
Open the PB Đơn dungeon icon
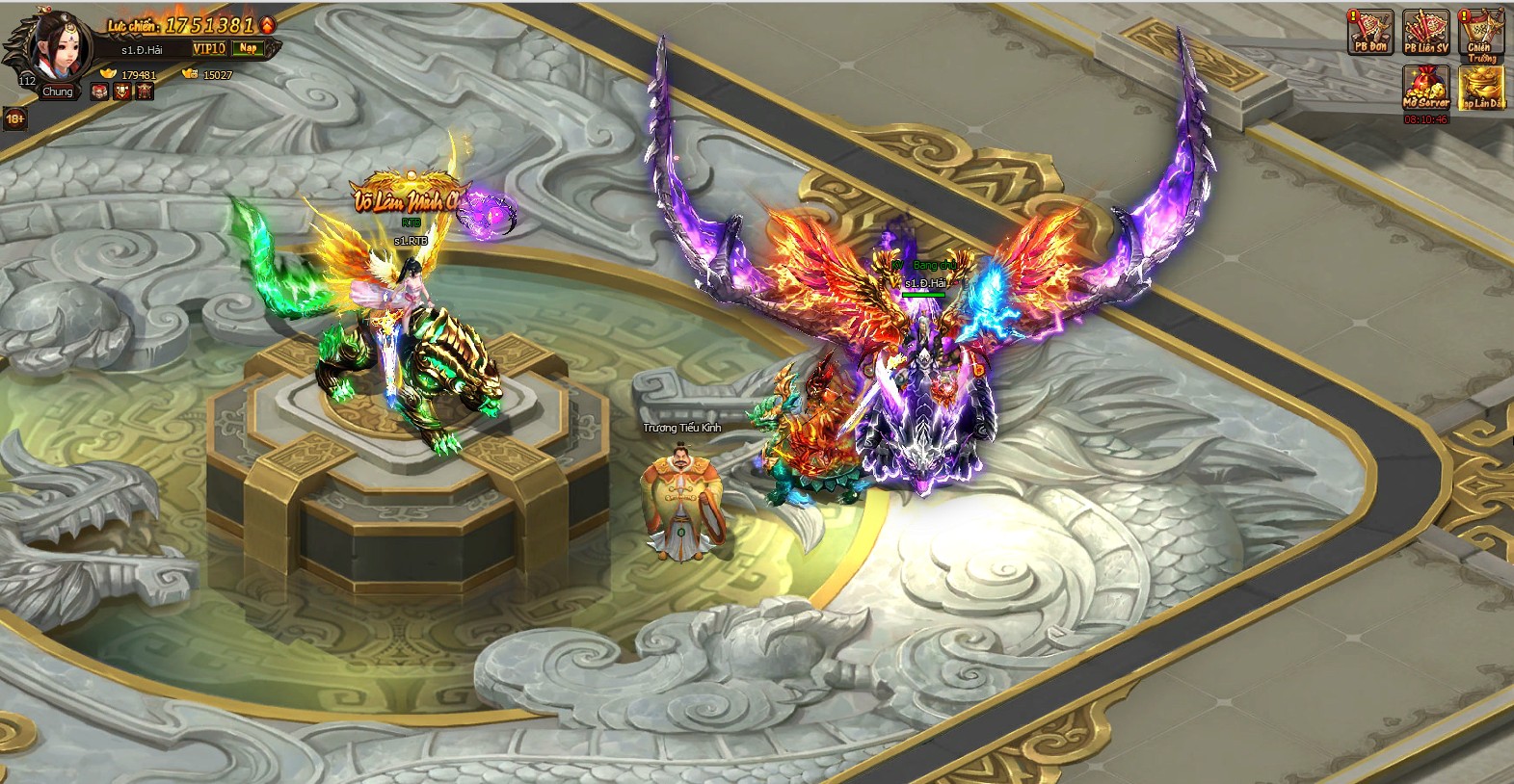point(1370,31)
